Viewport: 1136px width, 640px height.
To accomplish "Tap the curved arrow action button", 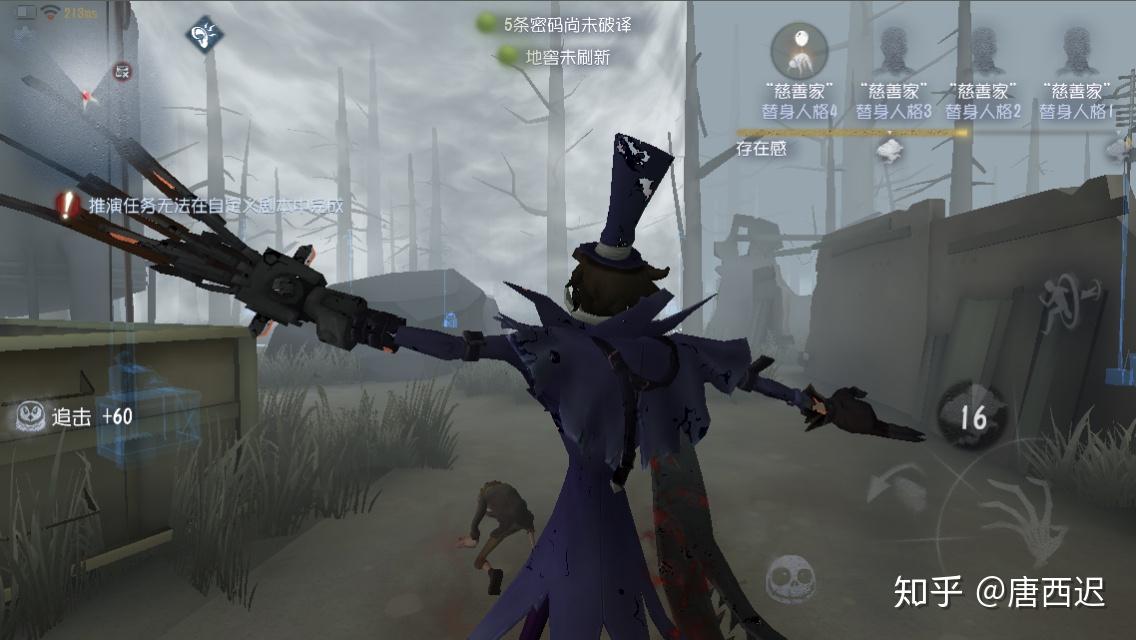I will (x=893, y=489).
